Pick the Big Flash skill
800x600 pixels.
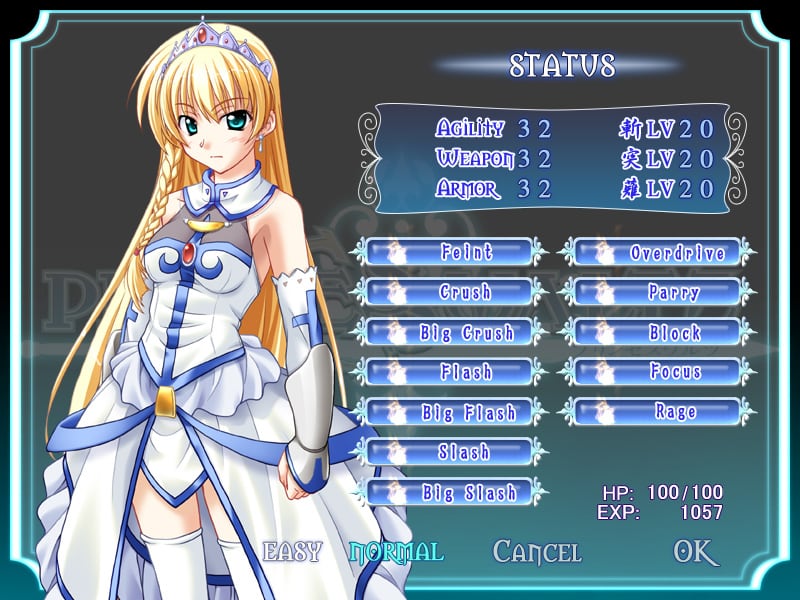click(x=455, y=412)
